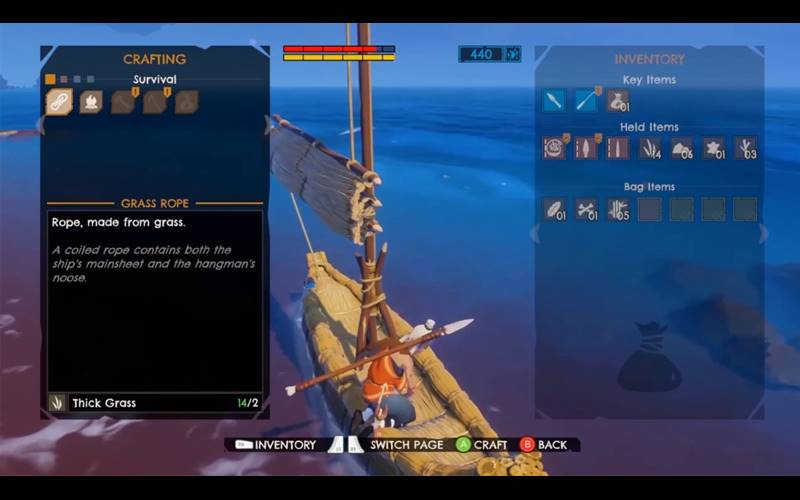The height and width of the screenshot is (500, 800).
Task: Select the knife key item
Action: click(554, 100)
